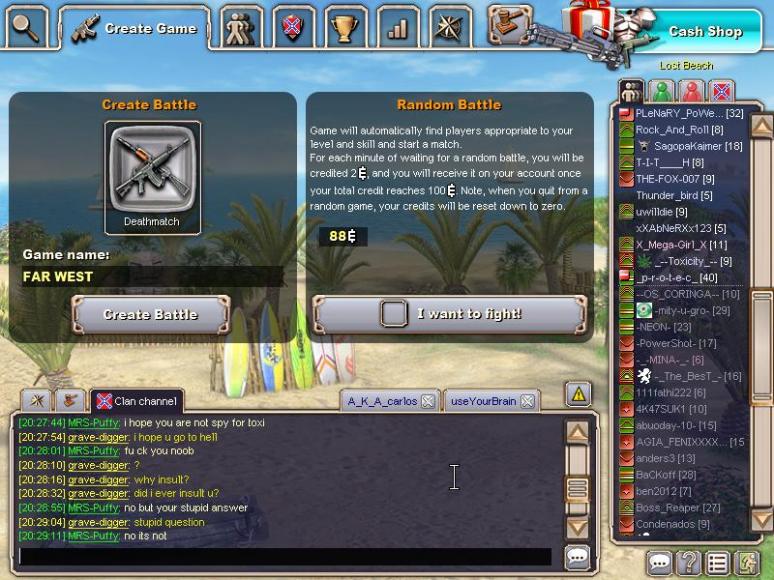Click the chat message input box
This screenshot has width=774, height=580.
coord(285,556)
